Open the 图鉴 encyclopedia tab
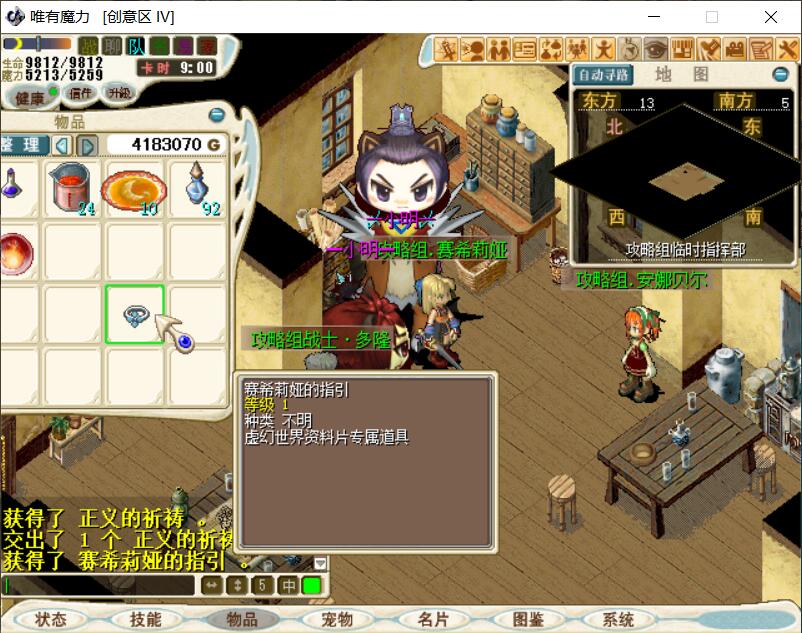 pyautogui.click(x=527, y=619)
